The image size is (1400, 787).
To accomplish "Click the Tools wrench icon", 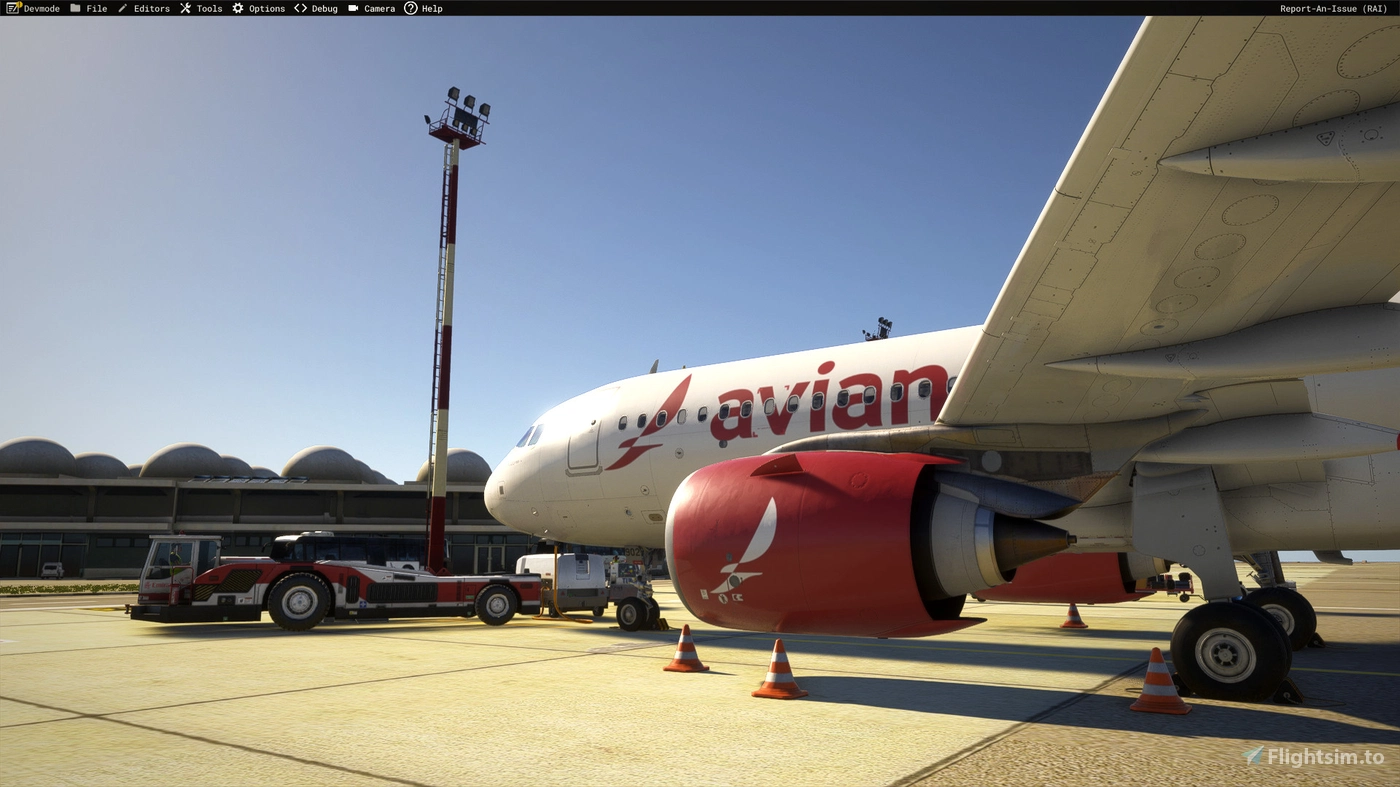I will [x=184, y=8].
